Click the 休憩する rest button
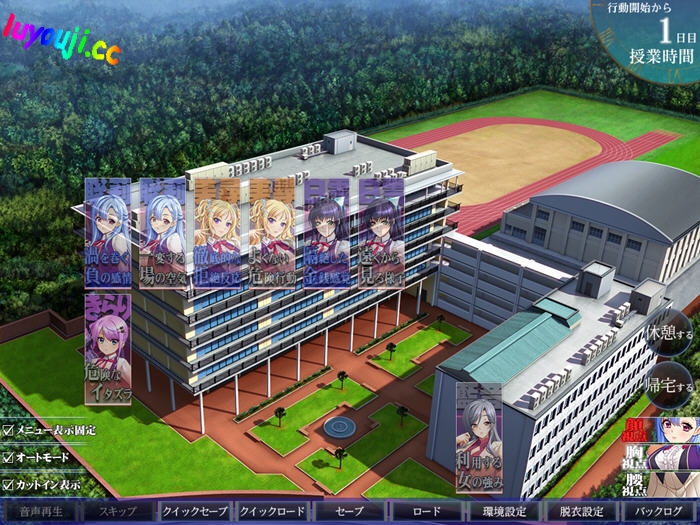This screenshot has width=700, height=525. [668, 330]
